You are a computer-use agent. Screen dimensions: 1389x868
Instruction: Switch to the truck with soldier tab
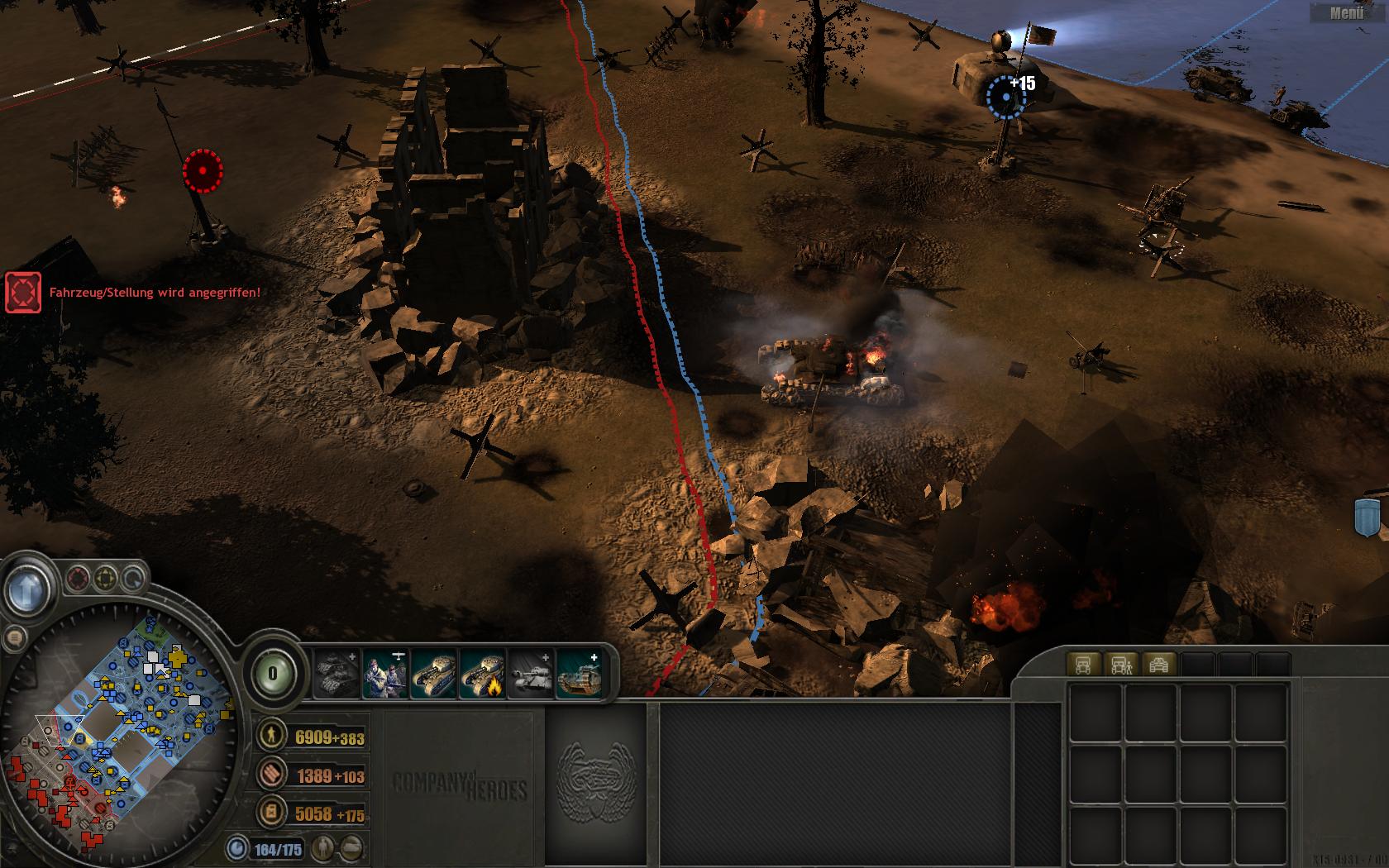(1121, 664)
